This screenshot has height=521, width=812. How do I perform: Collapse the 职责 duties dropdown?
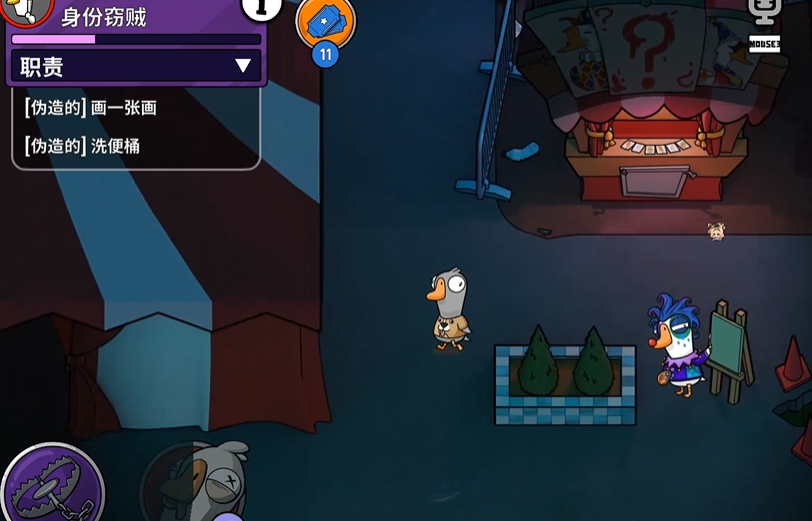[x=242, y=66]
